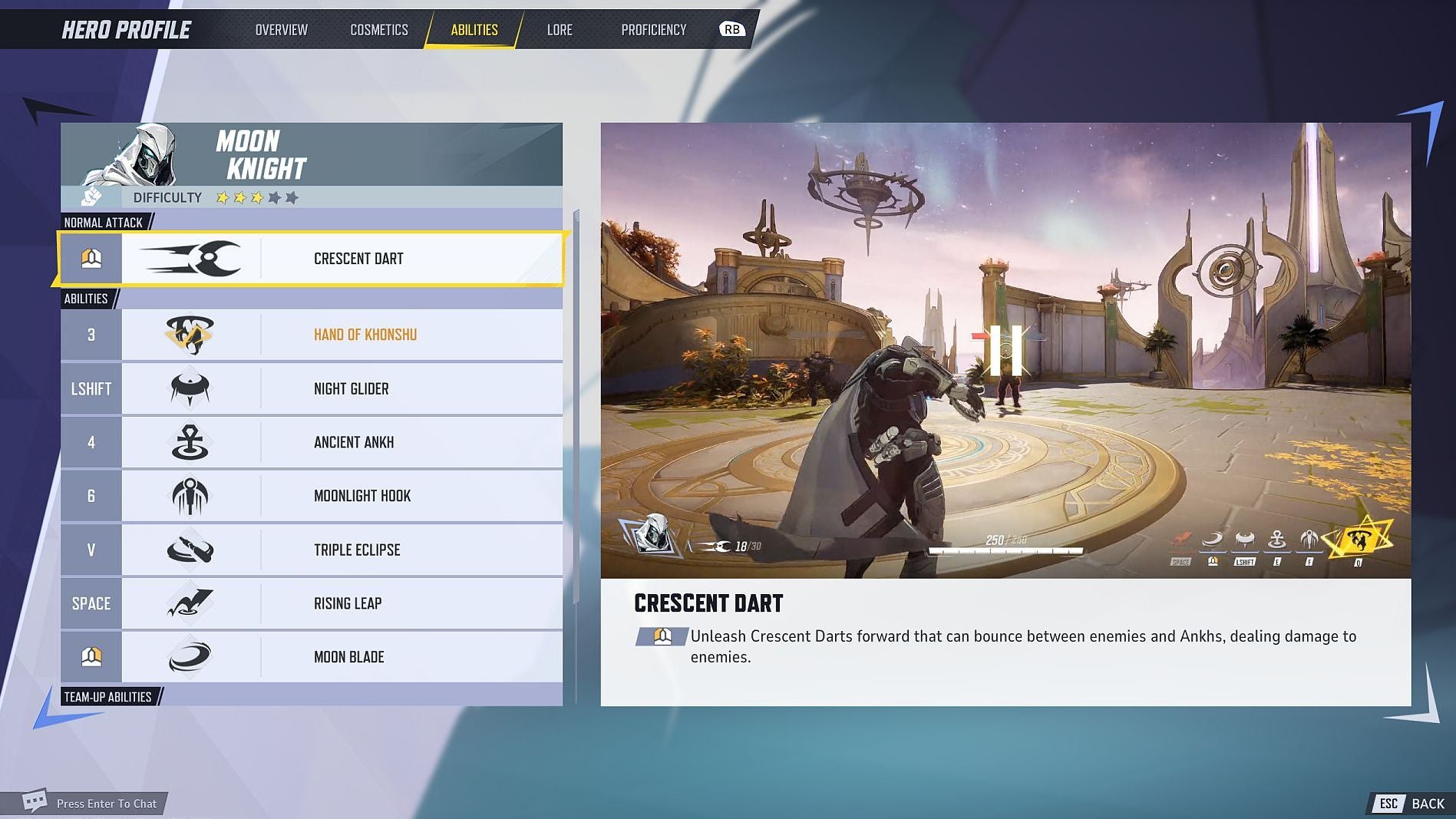Switch to the Lore tab
Image resolution: width=1456 pixels, height=819 pixels.
tap(560, 29)
